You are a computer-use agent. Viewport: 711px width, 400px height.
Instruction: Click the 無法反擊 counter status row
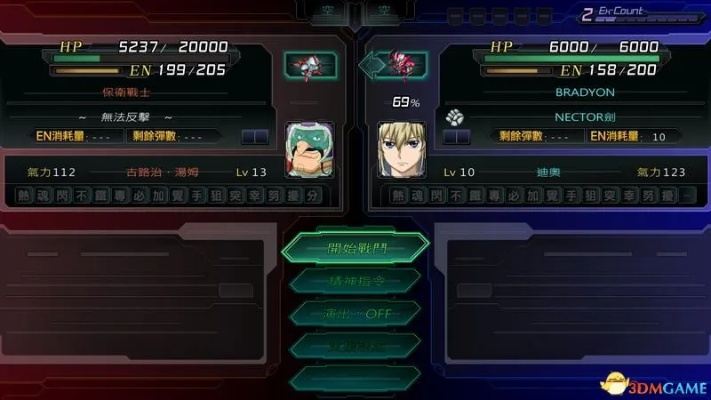(x=148, y=116)
